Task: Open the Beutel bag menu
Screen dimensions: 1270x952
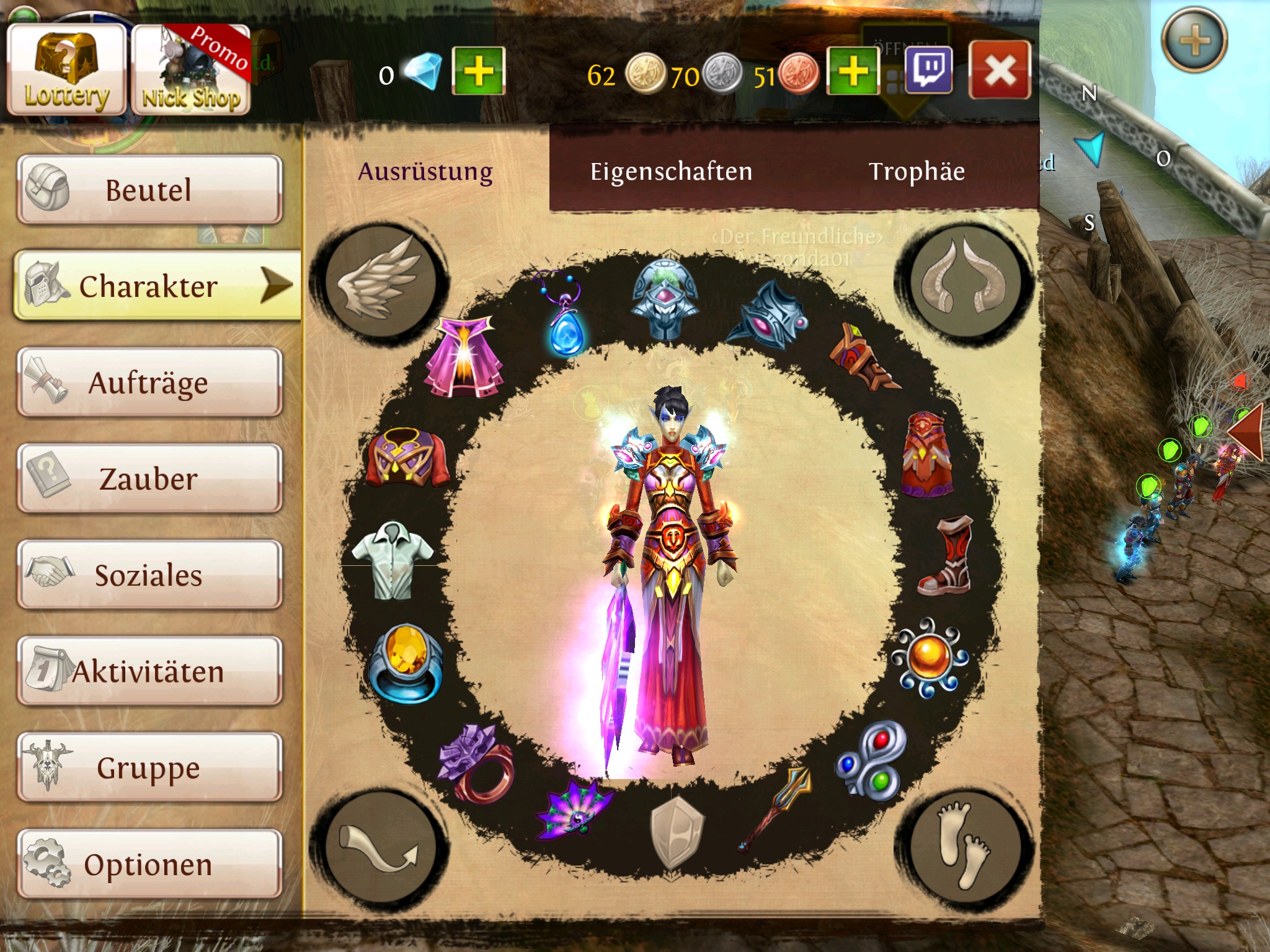Action: pos(149,190)
